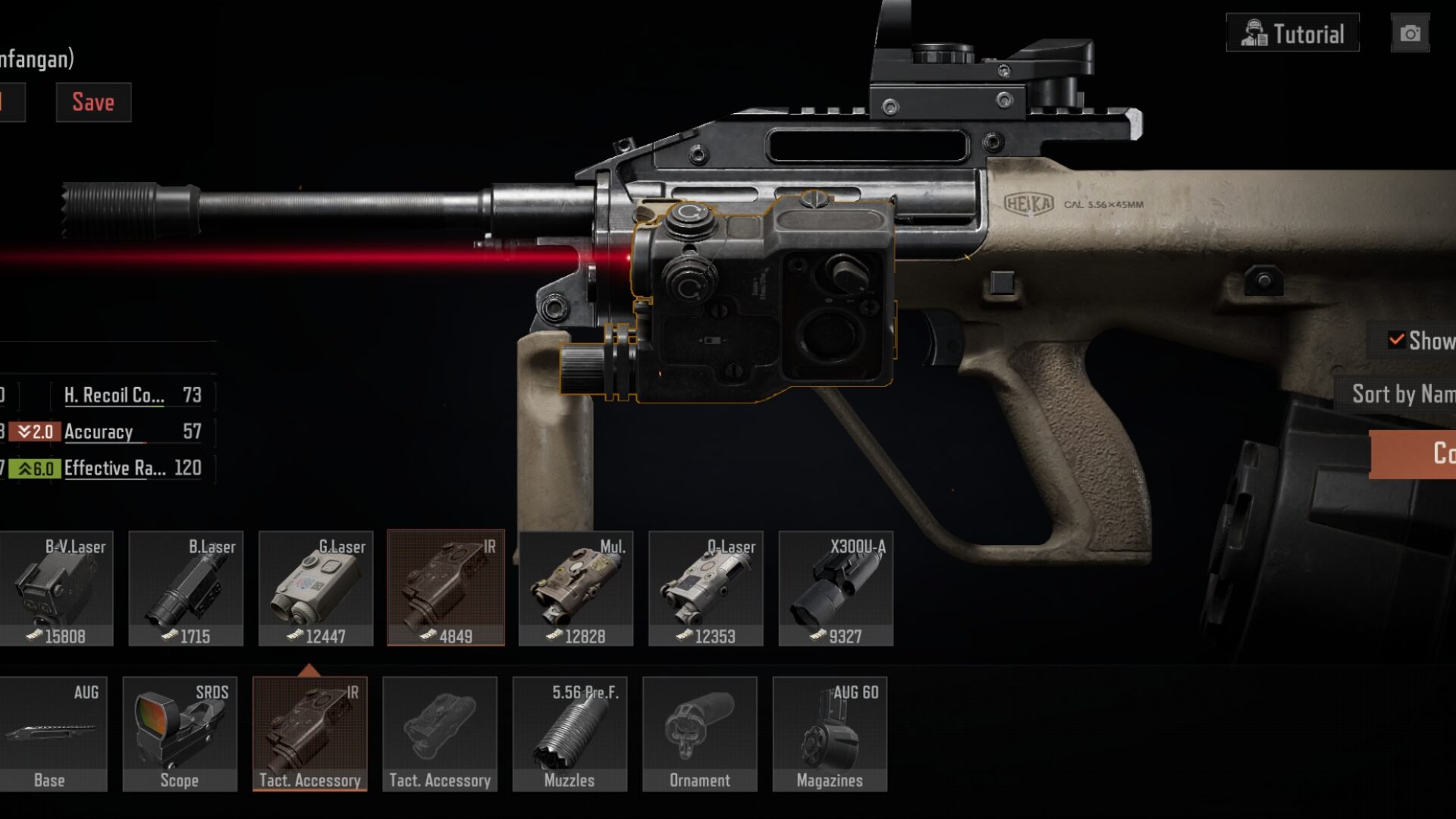The image size is (1456, 819).
Task: Select the B-V.Laser attachment priced 15808
Action: pos(57,588)
